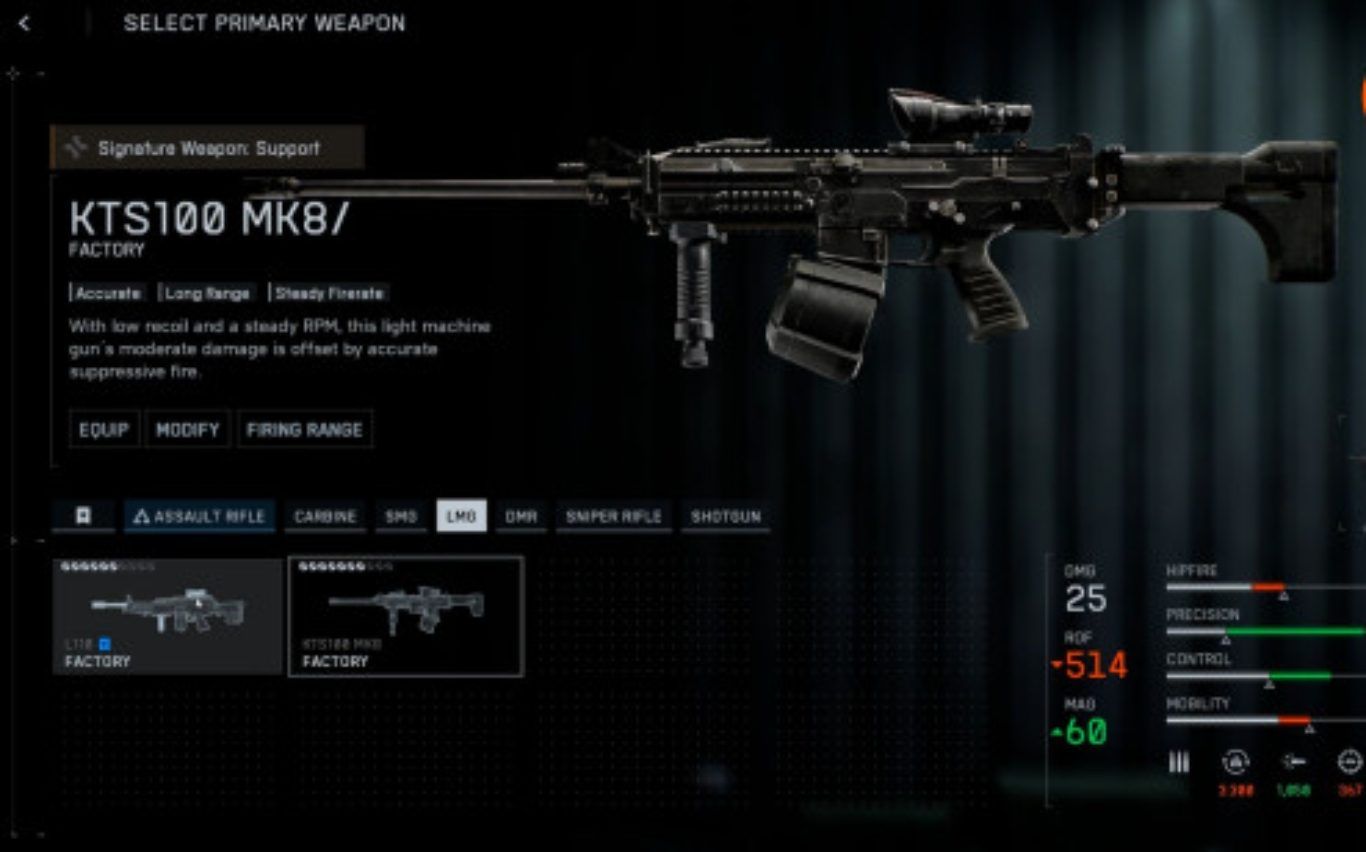Viewport: 1366px width, 852px height.
Task: Switch to the DMR tab
Action: tap(521, 516)
